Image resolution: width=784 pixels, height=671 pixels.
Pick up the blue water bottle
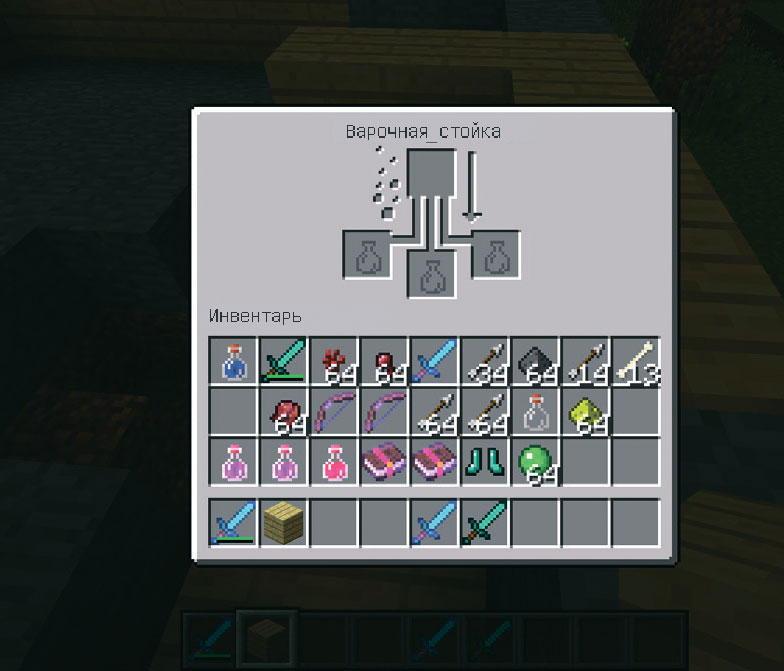click(234, 361)
